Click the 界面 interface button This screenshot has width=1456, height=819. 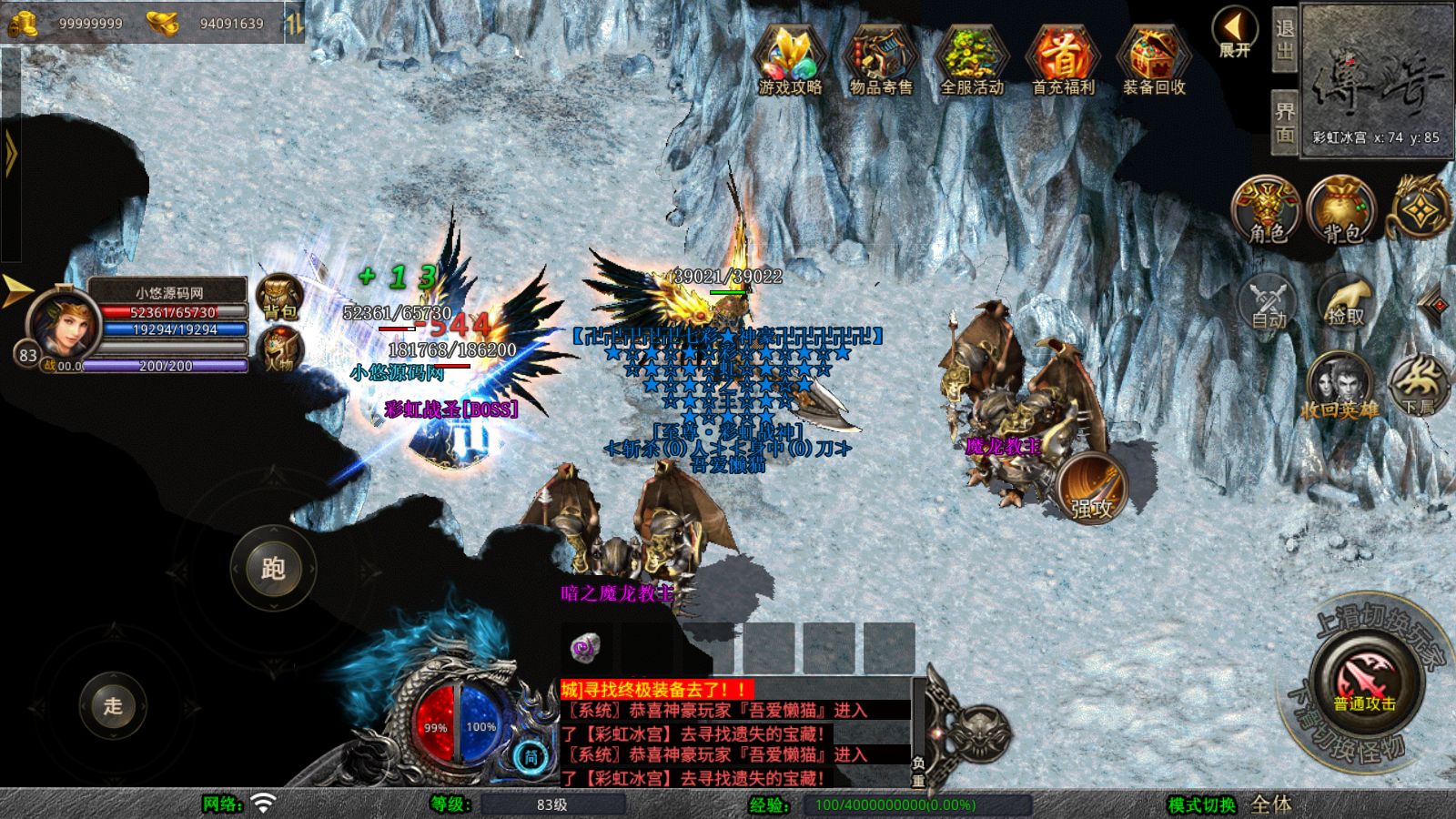1284,123
